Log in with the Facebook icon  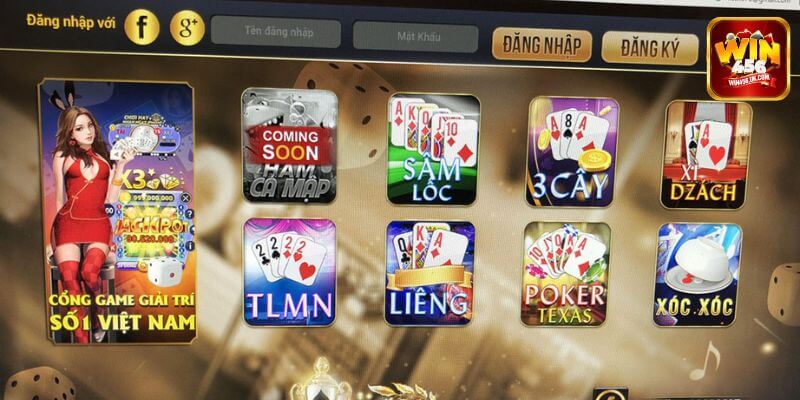click(x=143, y=27)
